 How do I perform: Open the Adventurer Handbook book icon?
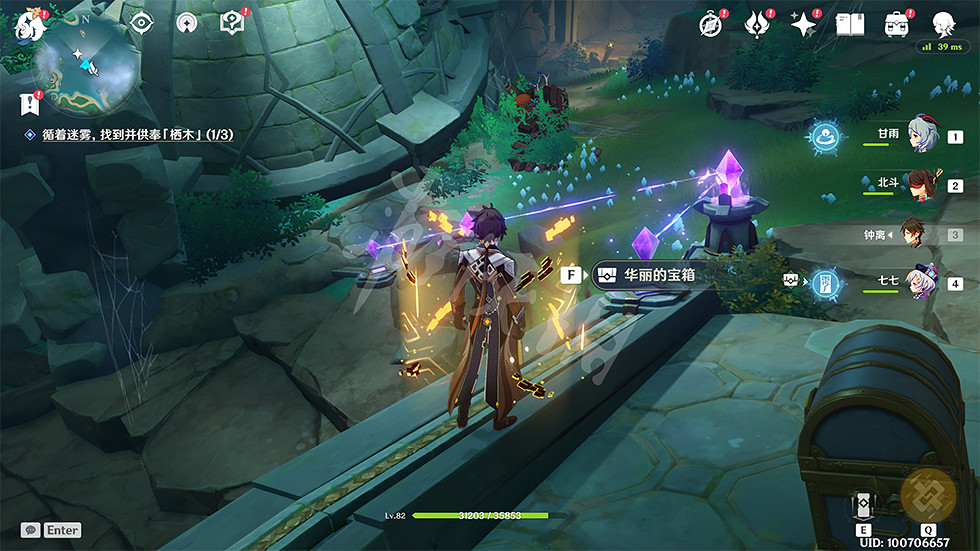850,24
